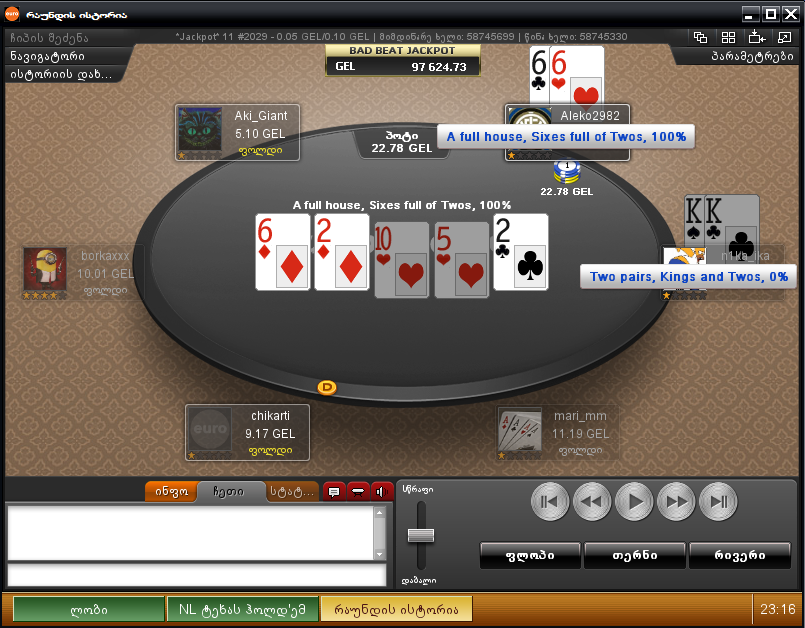The image size is (805, 628).
Task: Open the ლობი lobby from bottom bar
Action: click(88, 608)
